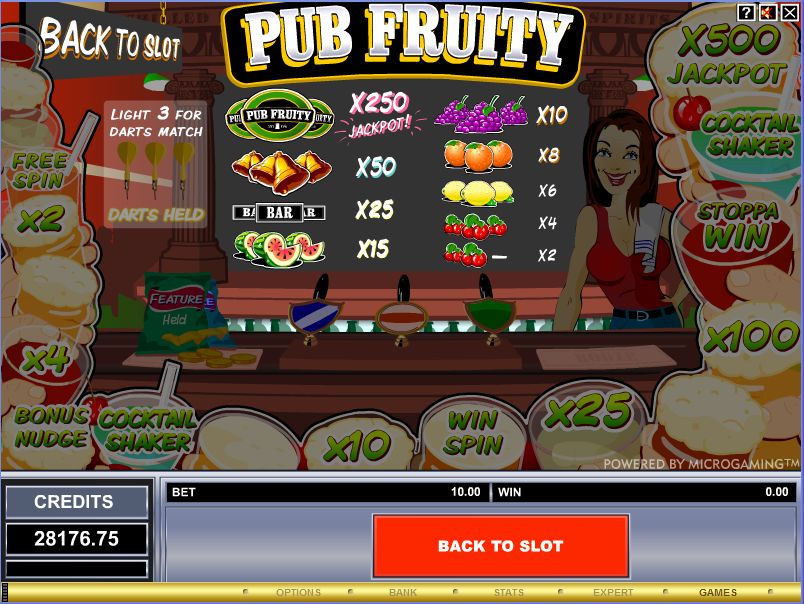Open the Options menu

coord(298,592)
